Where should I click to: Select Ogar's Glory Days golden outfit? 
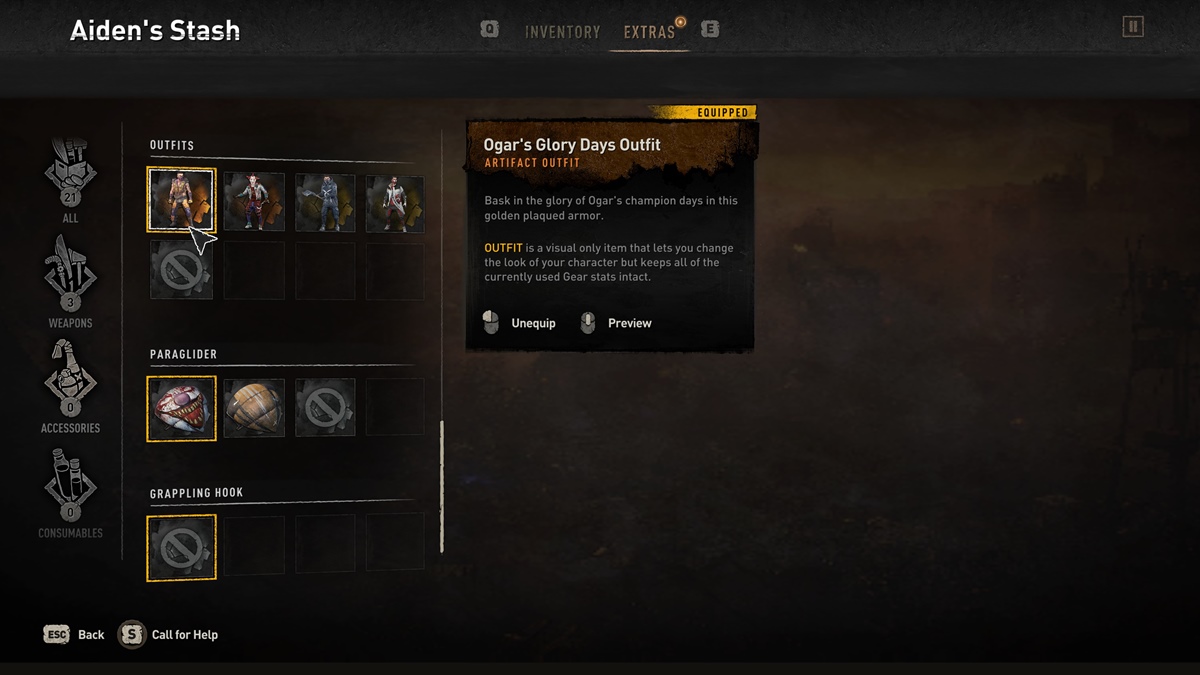[182, 200]
